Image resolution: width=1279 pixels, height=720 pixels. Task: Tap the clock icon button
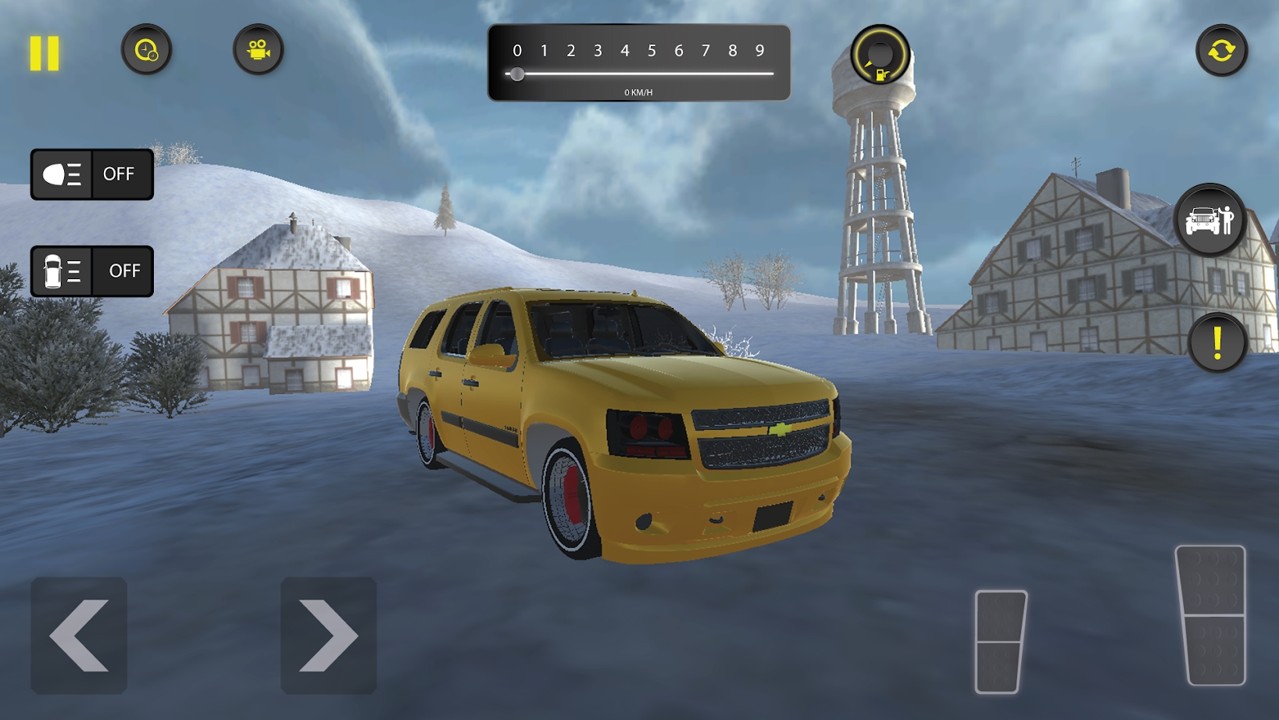[146, 50]
